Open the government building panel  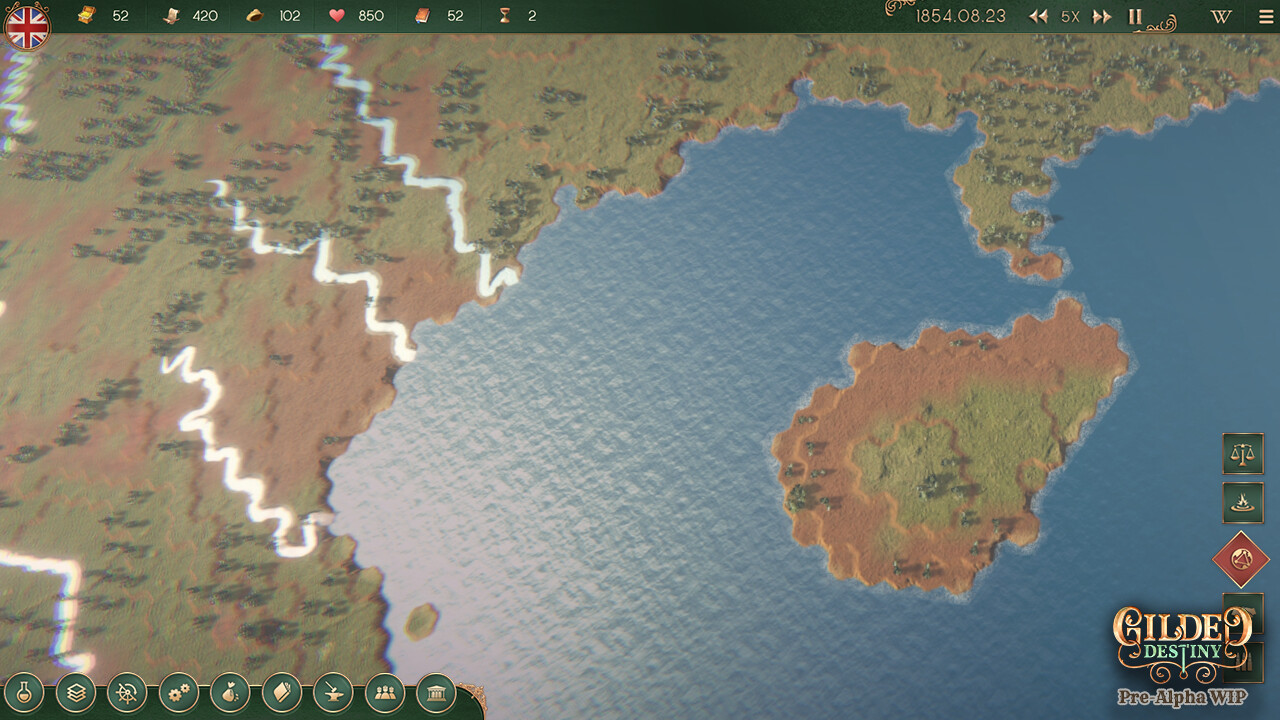(x=437, y=692)
